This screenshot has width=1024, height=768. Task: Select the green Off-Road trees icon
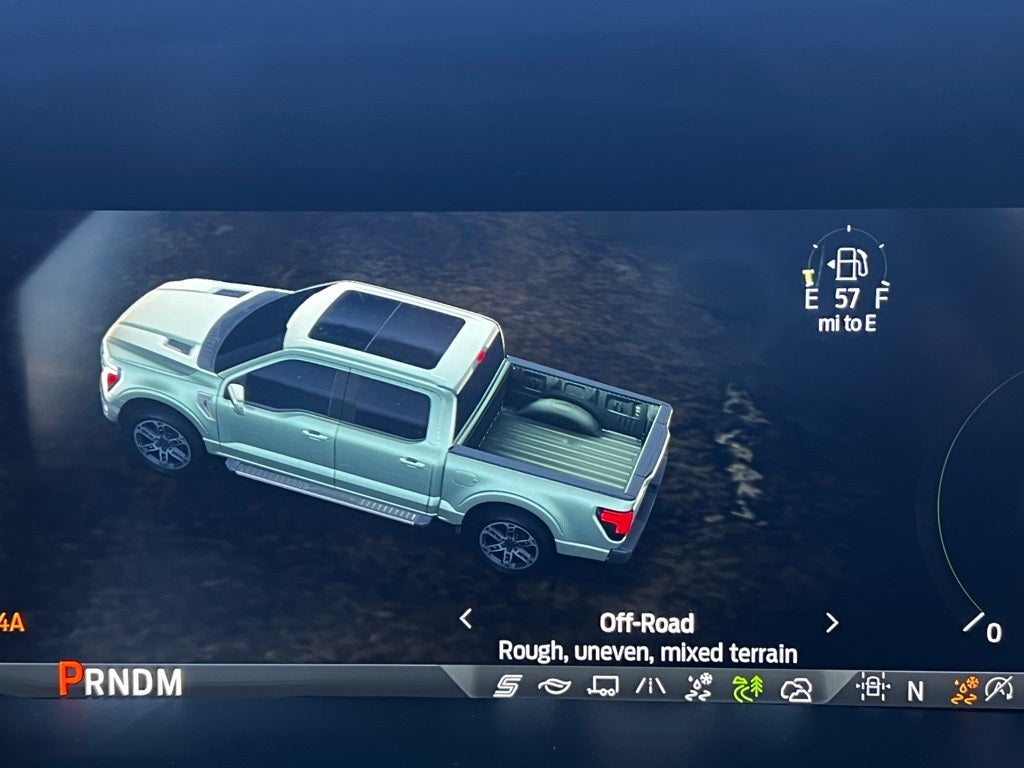[x=747, y=688]
